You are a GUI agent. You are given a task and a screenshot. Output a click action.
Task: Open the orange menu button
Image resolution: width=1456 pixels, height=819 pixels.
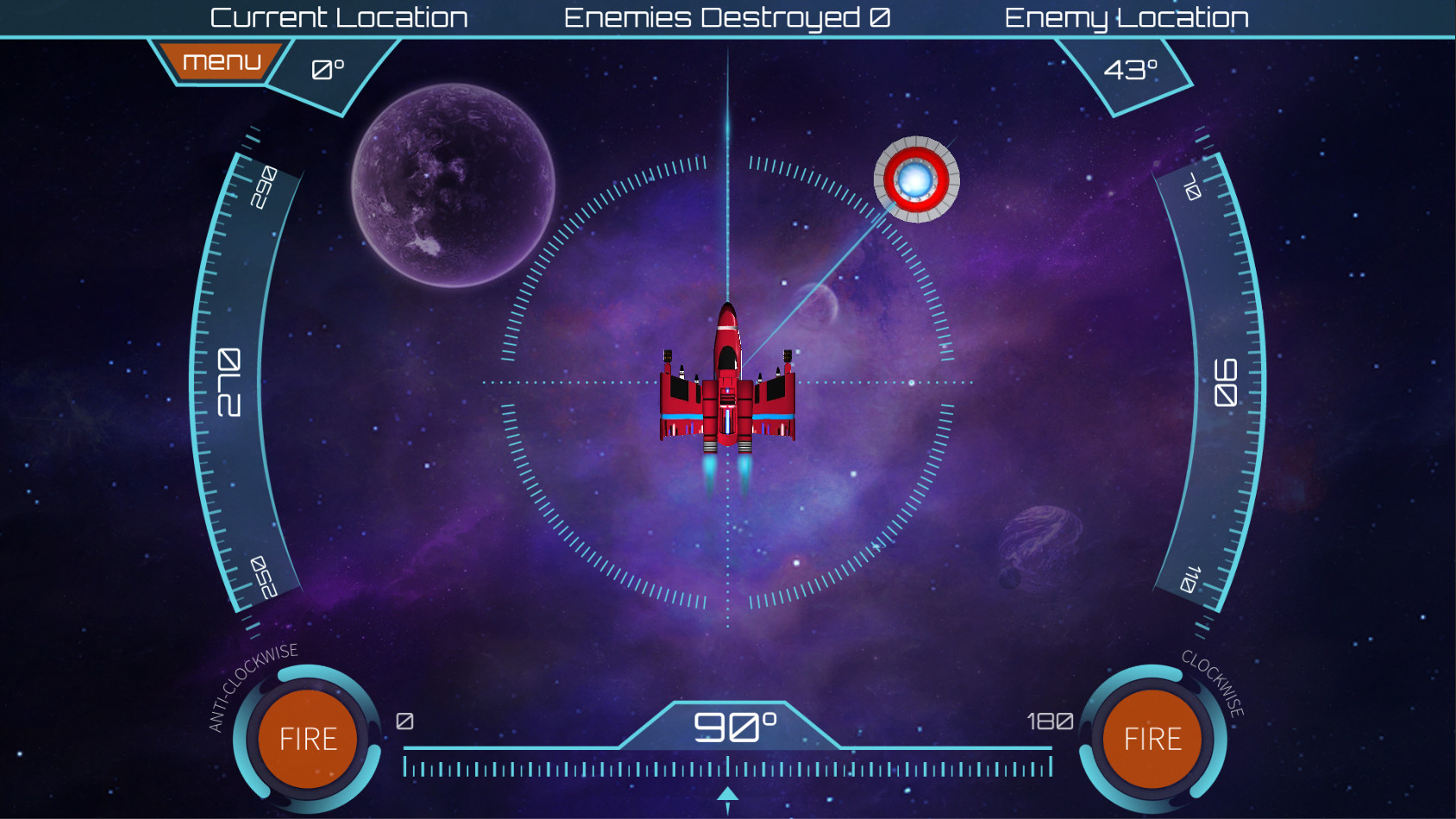coord(221,61)
